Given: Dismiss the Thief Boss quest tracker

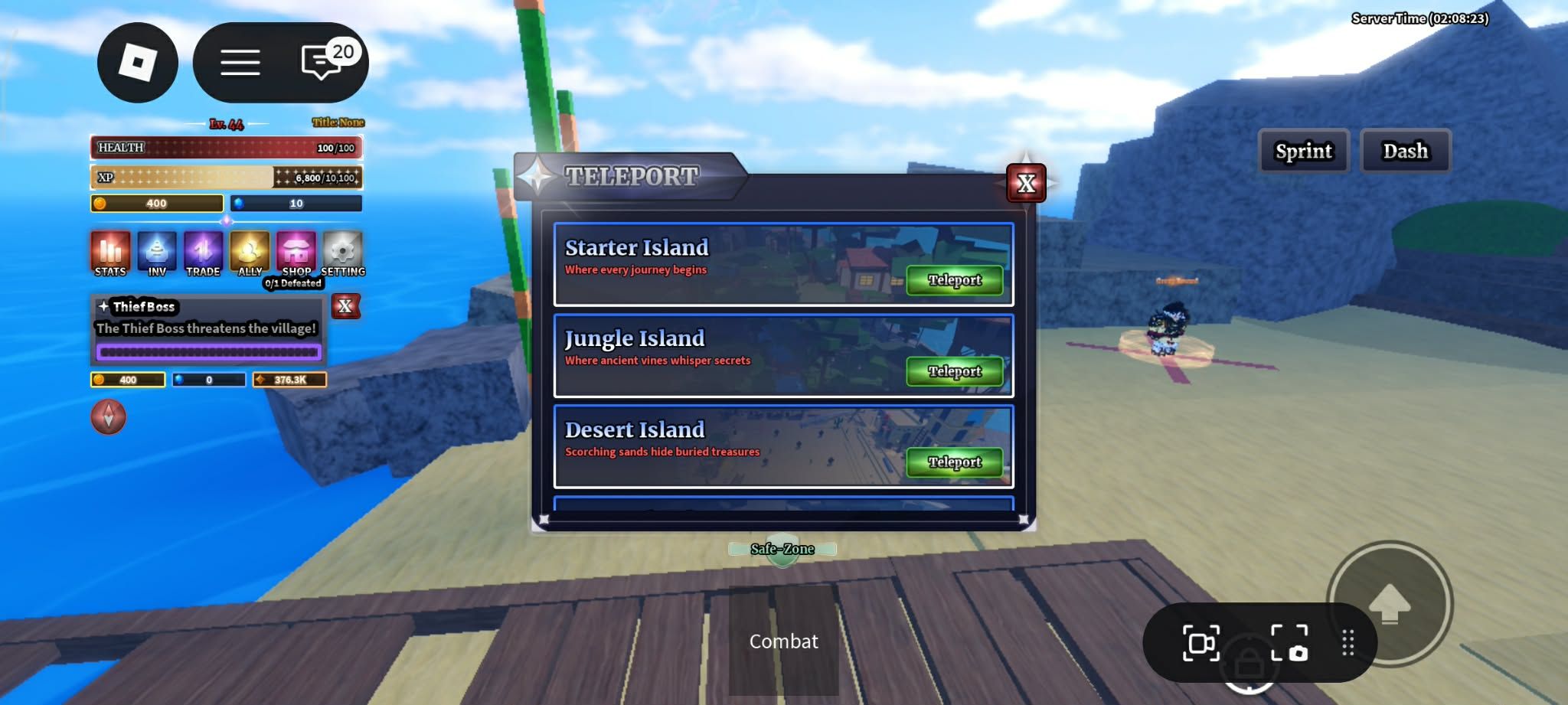Looking at the screenshot, I should 345,306.
